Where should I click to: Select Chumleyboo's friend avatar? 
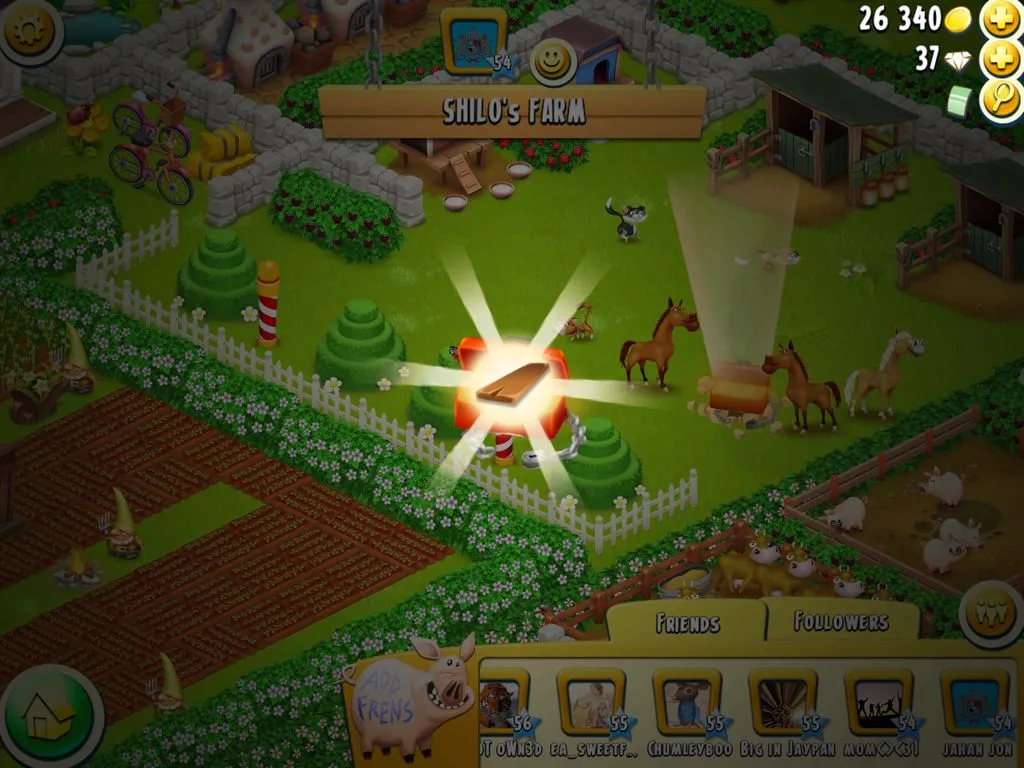click(x=686, y=702)
